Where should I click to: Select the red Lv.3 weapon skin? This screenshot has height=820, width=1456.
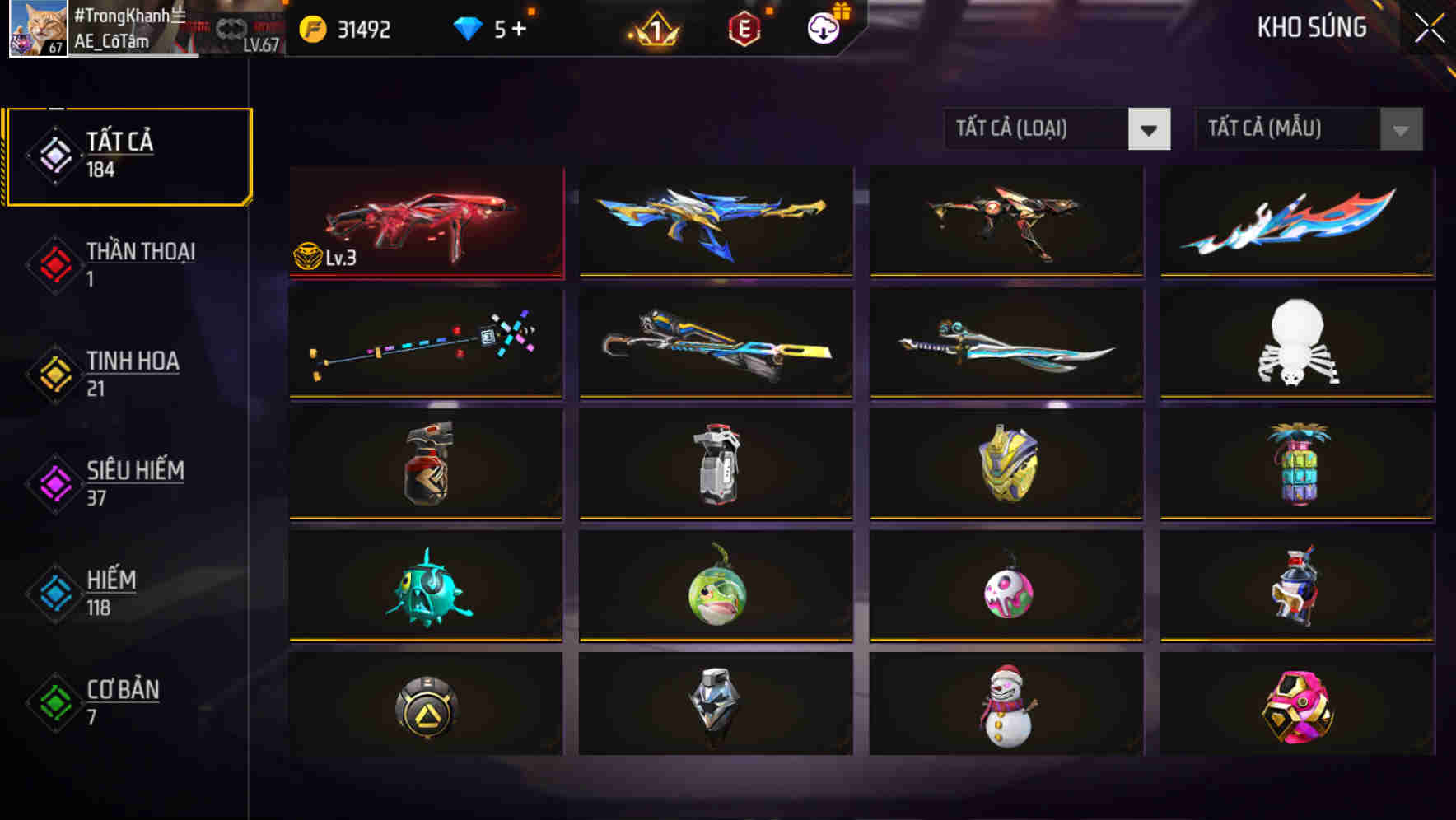pos(426,222)
